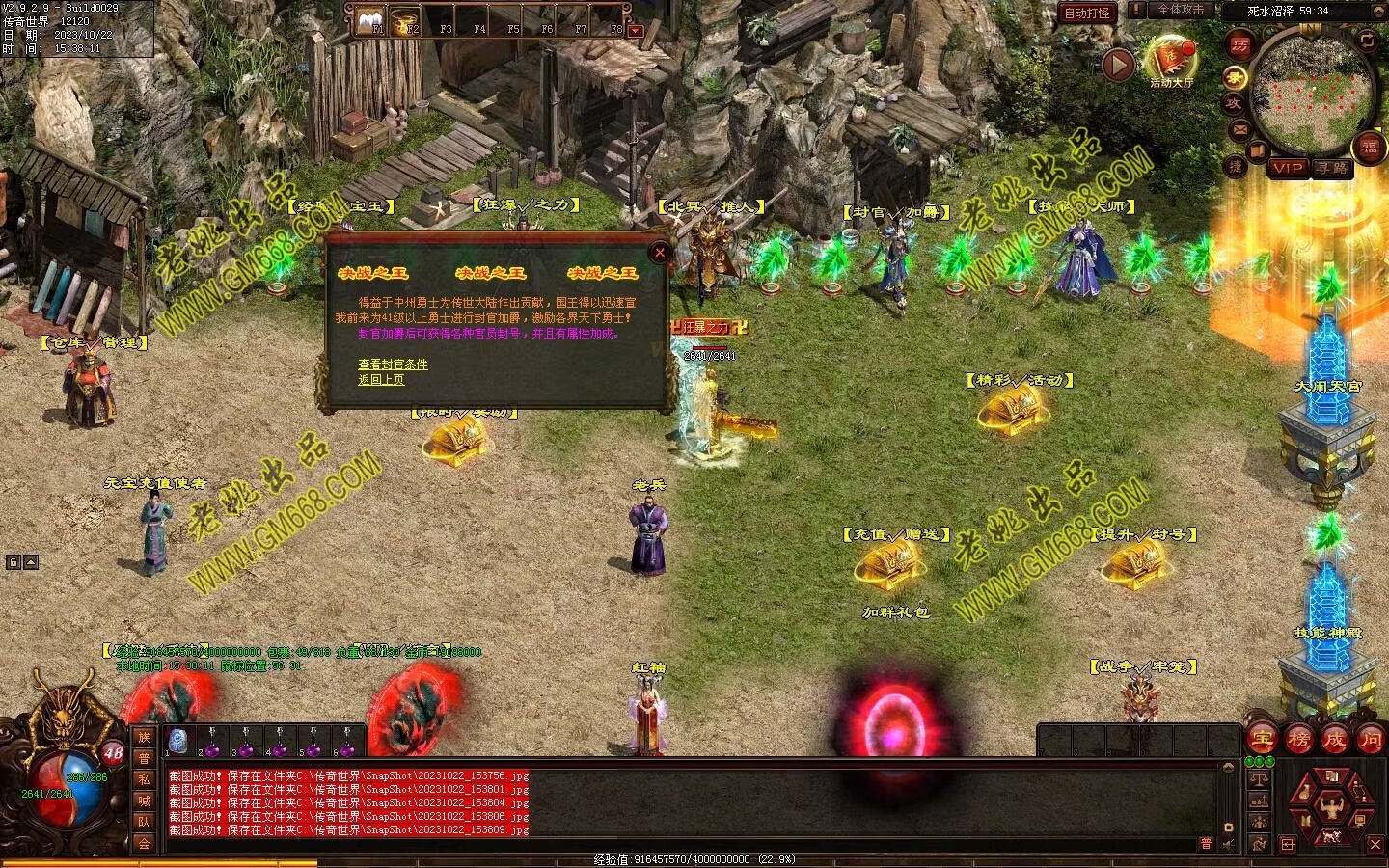Screen dimensions: 1389x868
Task: Switch to the 族 chat channel tab
Action: pos(144,737)
